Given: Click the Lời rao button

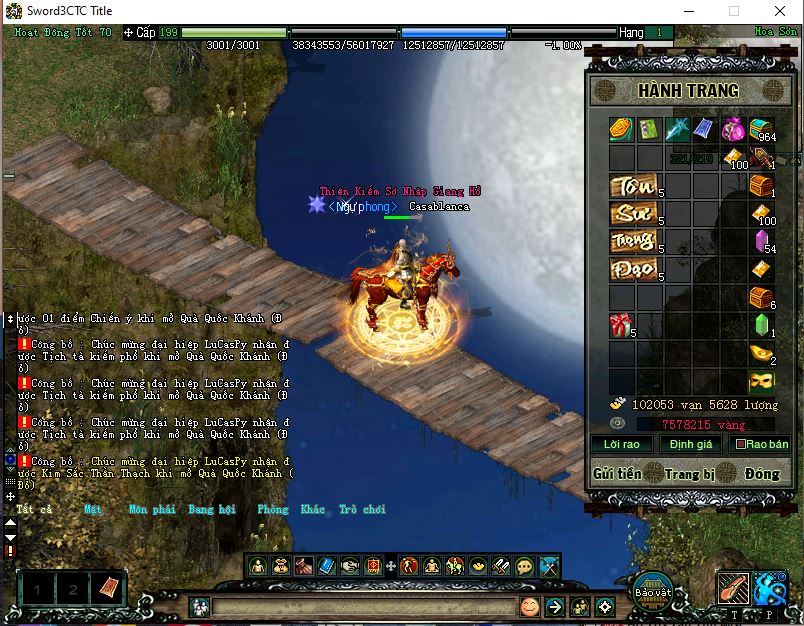Looking at the screenshot, I should click(622, 444).
